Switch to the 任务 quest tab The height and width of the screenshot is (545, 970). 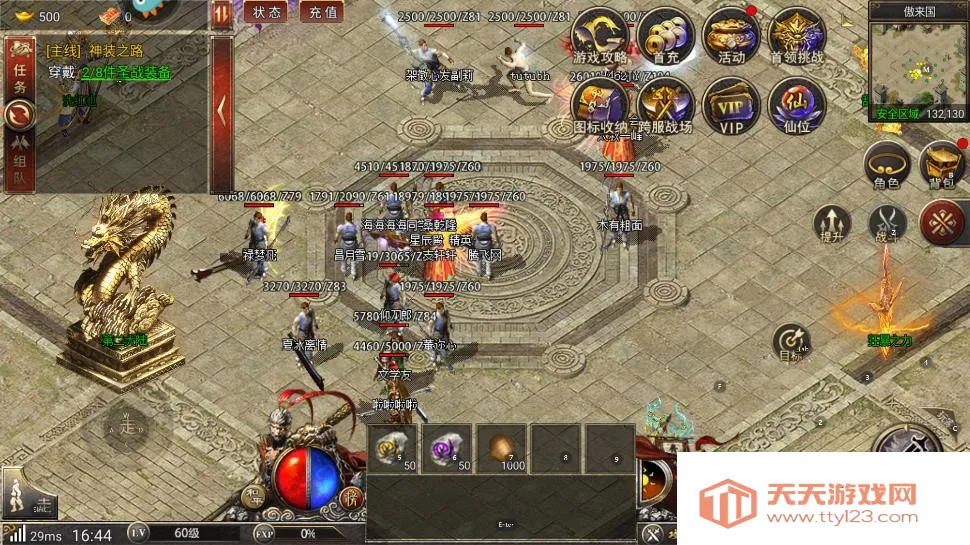click(20, 73)
